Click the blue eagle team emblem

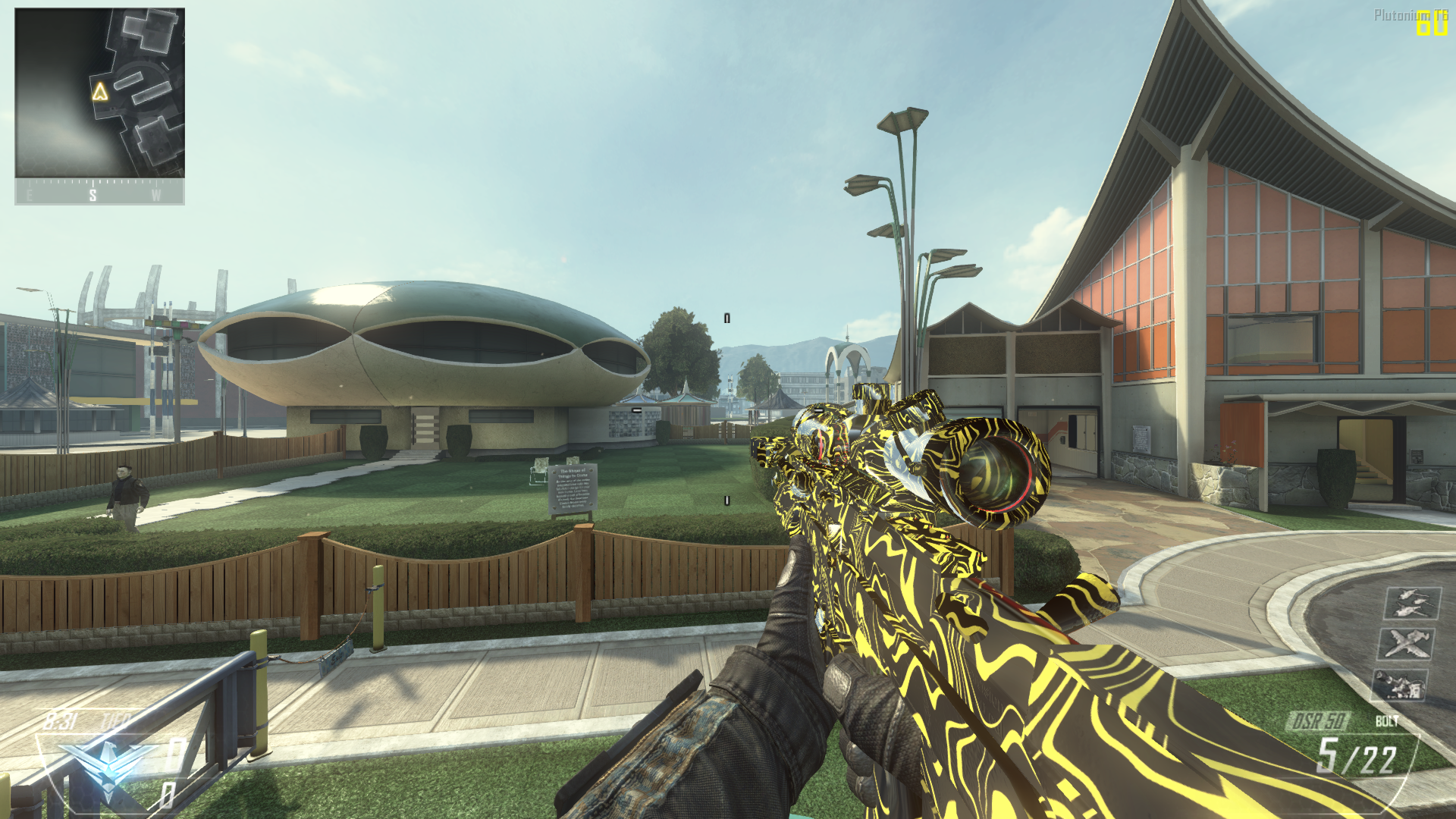[x=106, y=762]
